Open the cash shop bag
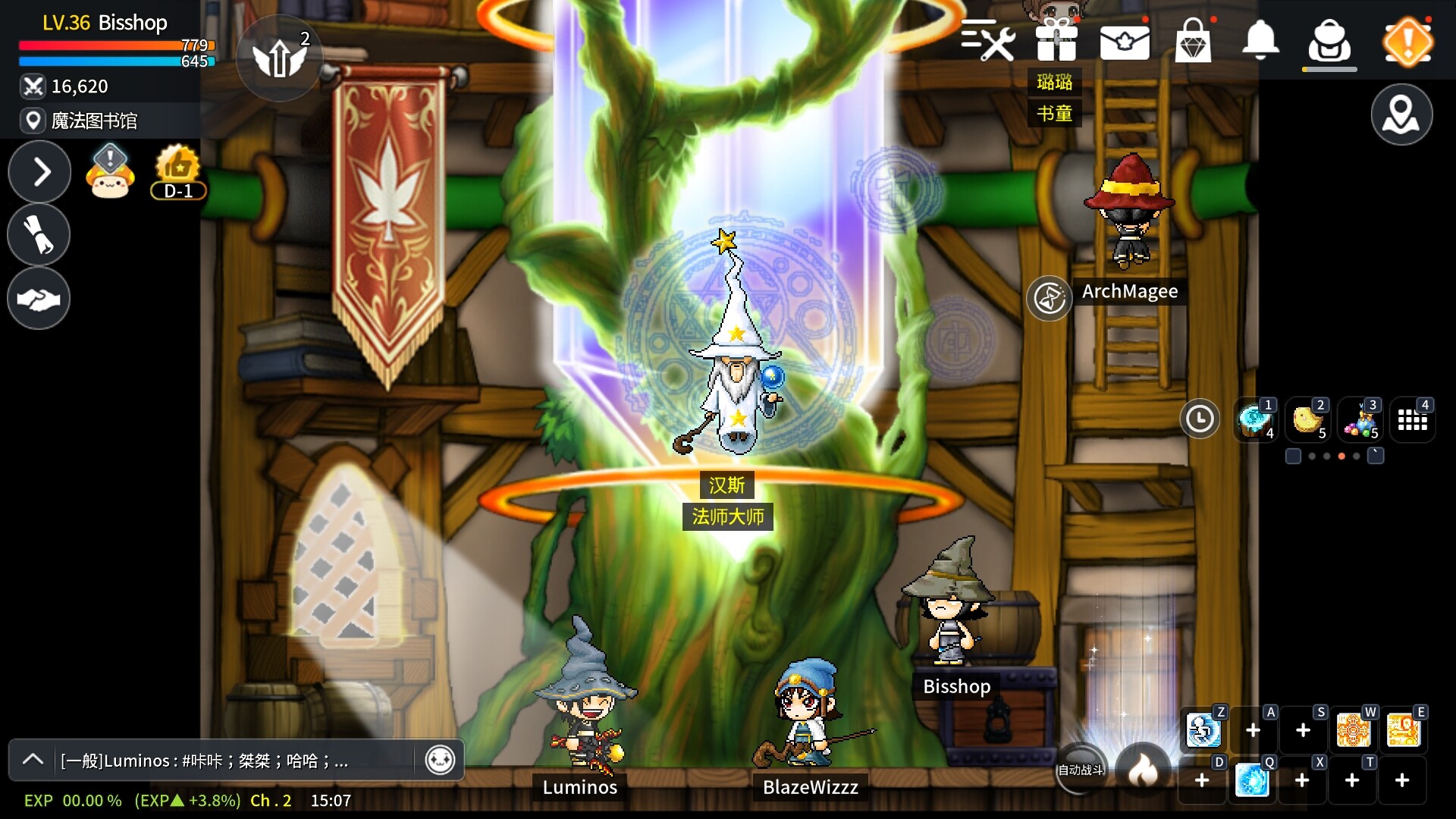1456x819 pixels. [1193, 41]
